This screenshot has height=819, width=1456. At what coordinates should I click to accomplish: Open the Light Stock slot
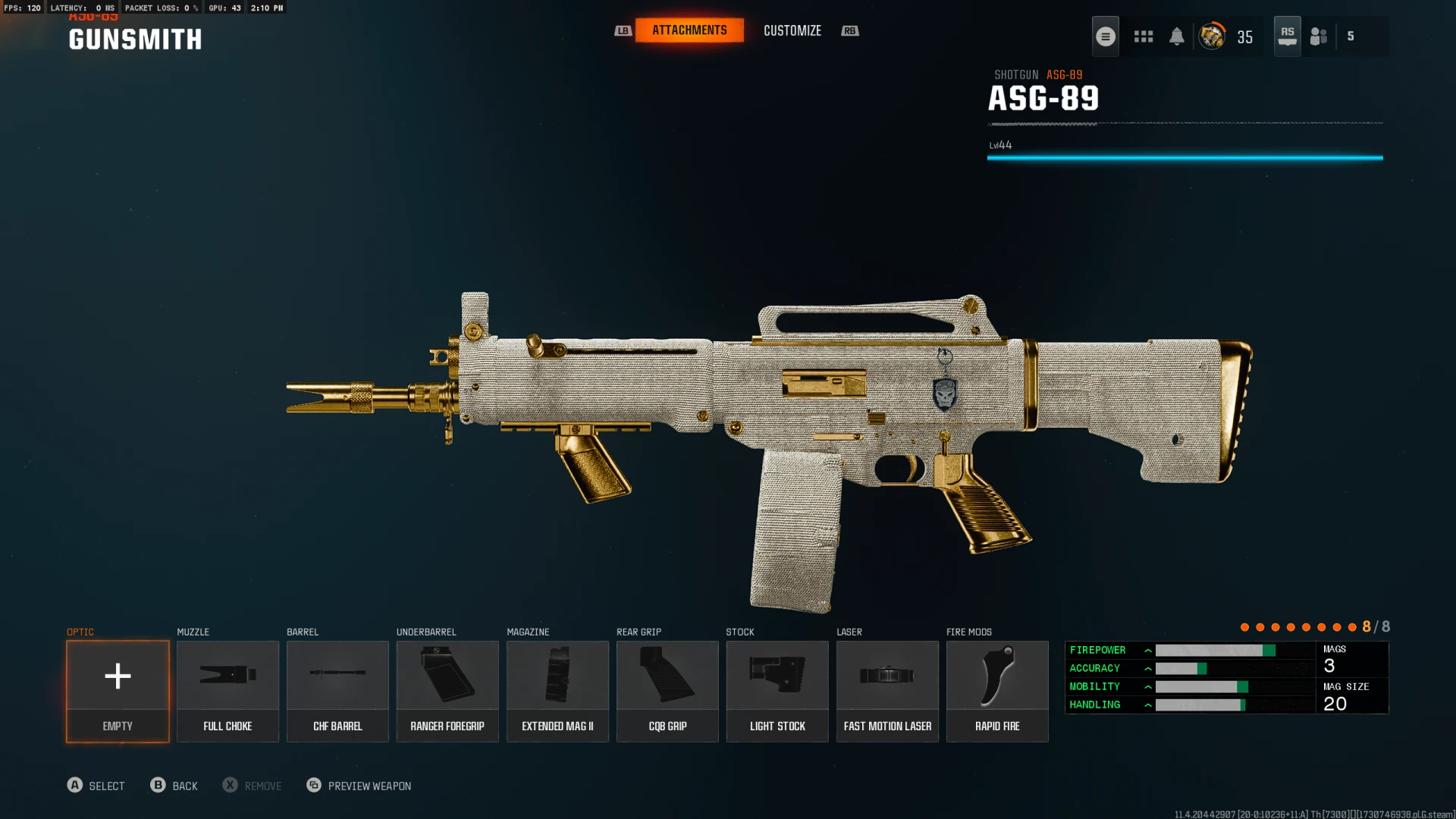coord(777,691)
